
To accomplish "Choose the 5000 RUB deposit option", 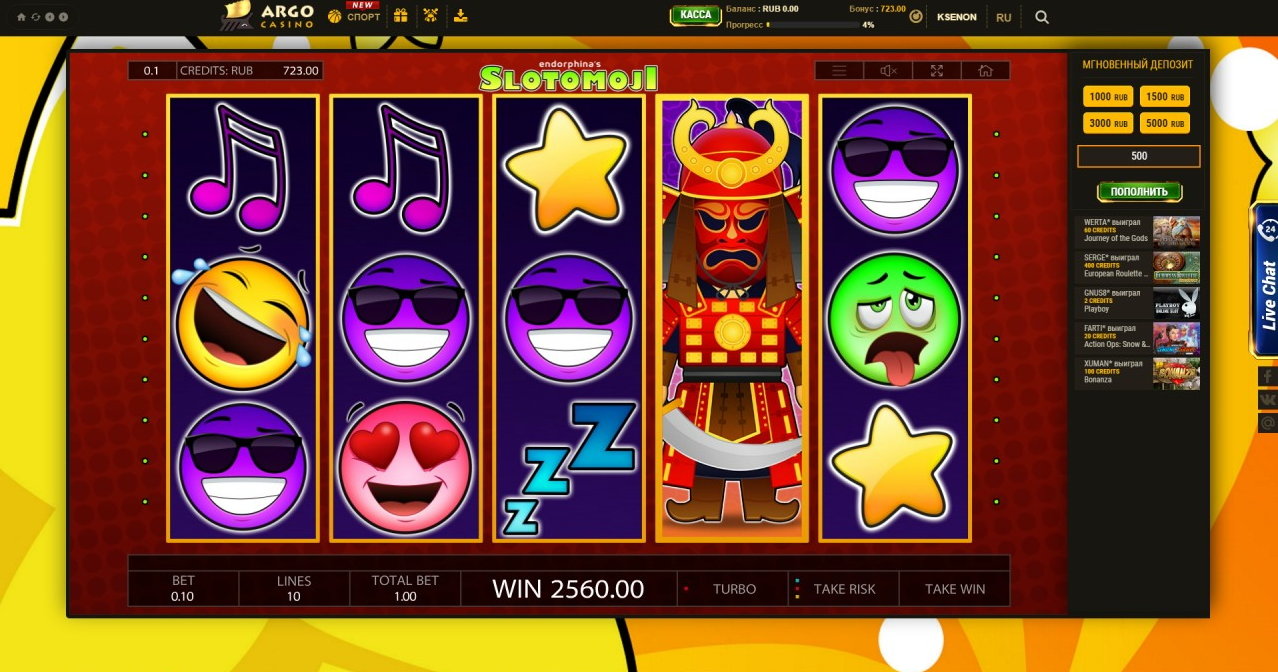I will pyautogui.click(x=1165, y=123).
